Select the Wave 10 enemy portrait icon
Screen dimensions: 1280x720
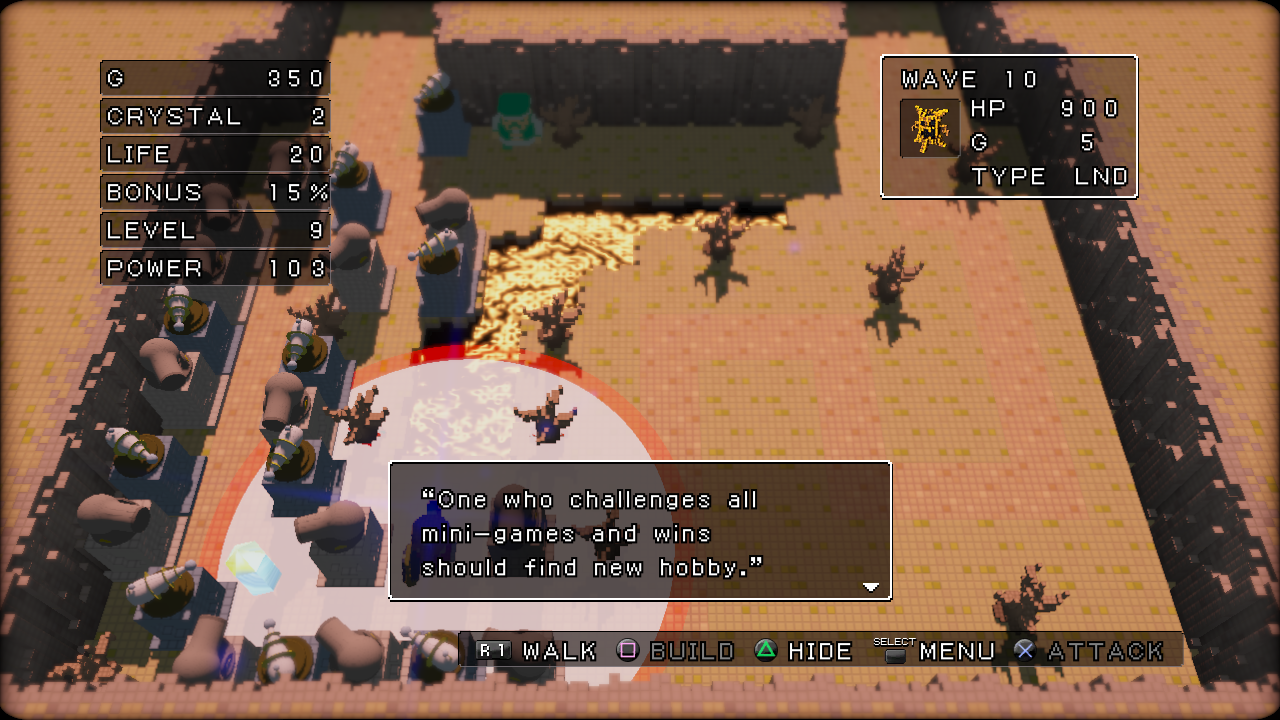click(x=929, y=128)
